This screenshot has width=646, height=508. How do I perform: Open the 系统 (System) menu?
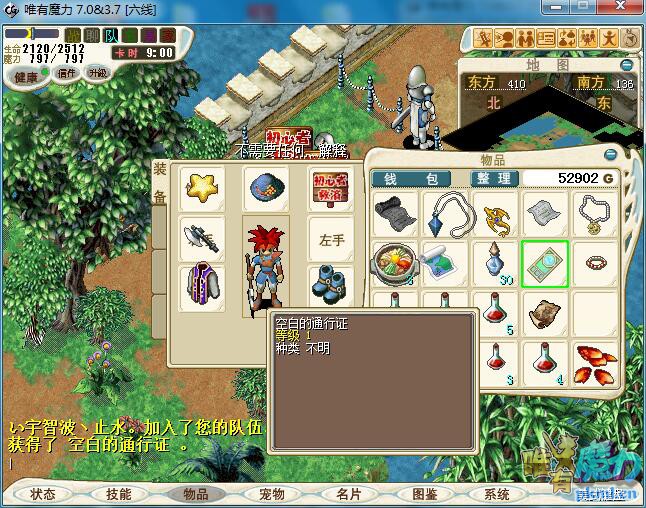pos(497,494)
